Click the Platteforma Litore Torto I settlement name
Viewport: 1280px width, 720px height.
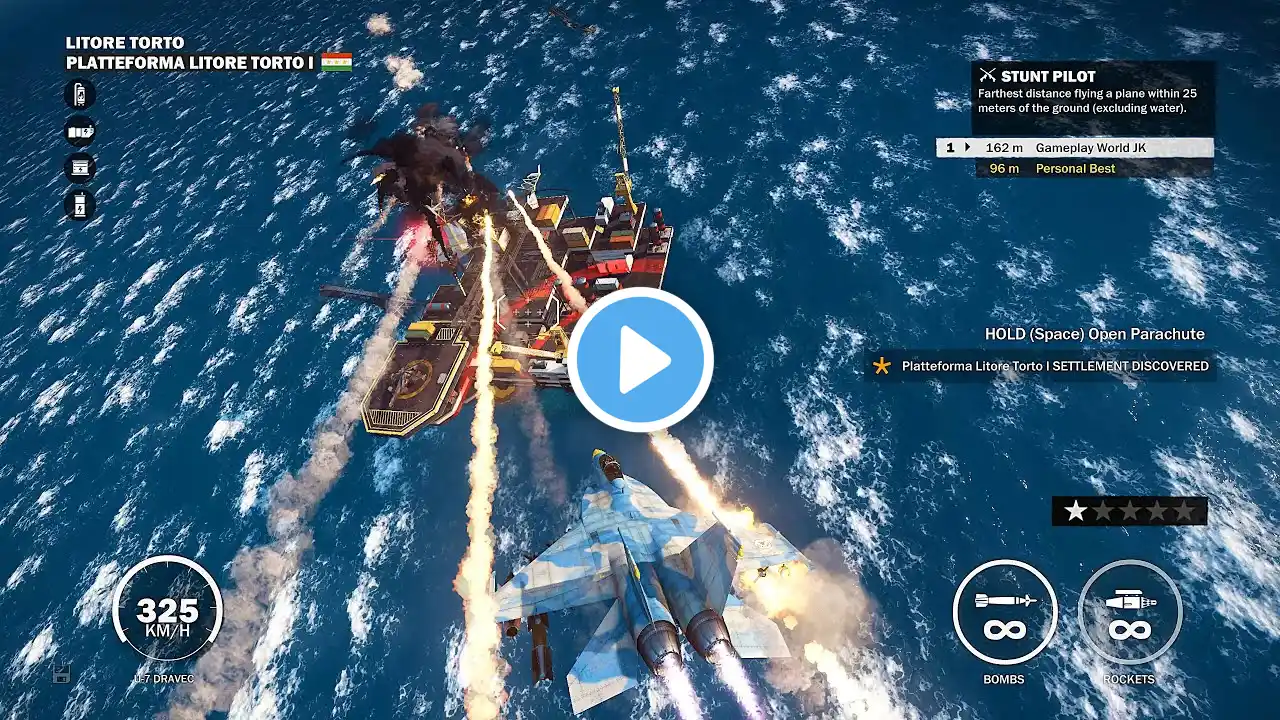tap(190, 63)
